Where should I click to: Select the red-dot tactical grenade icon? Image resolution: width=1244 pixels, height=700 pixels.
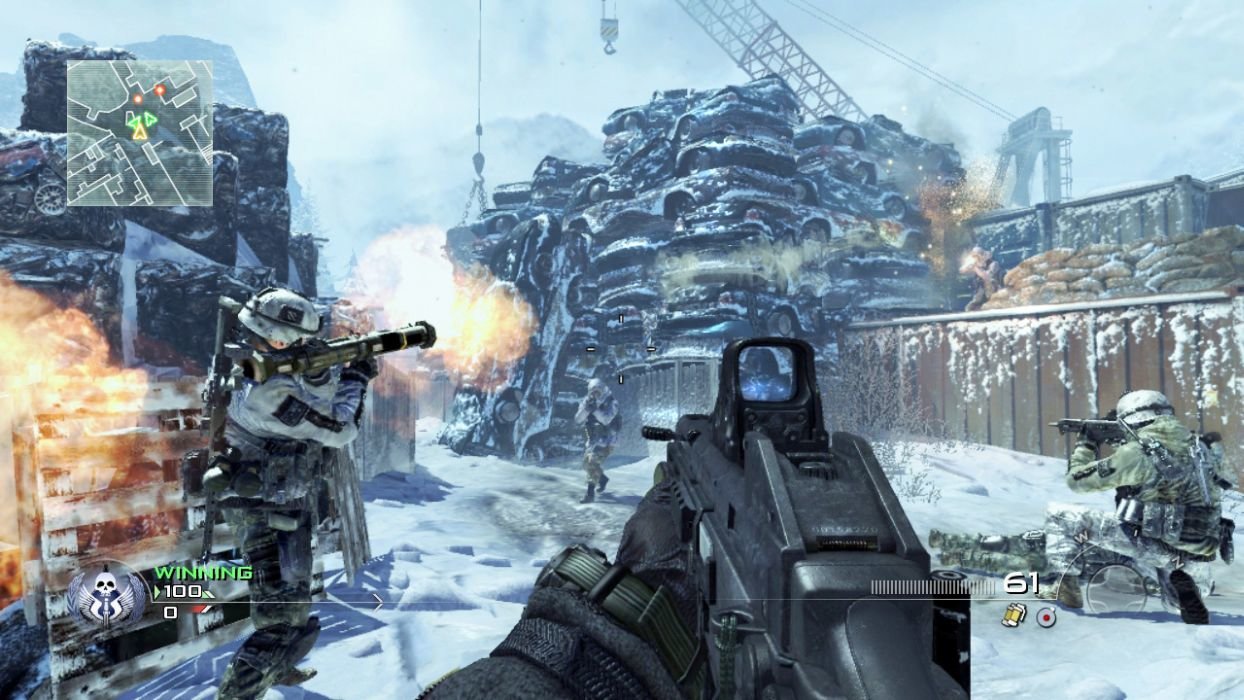(1046, 616)
